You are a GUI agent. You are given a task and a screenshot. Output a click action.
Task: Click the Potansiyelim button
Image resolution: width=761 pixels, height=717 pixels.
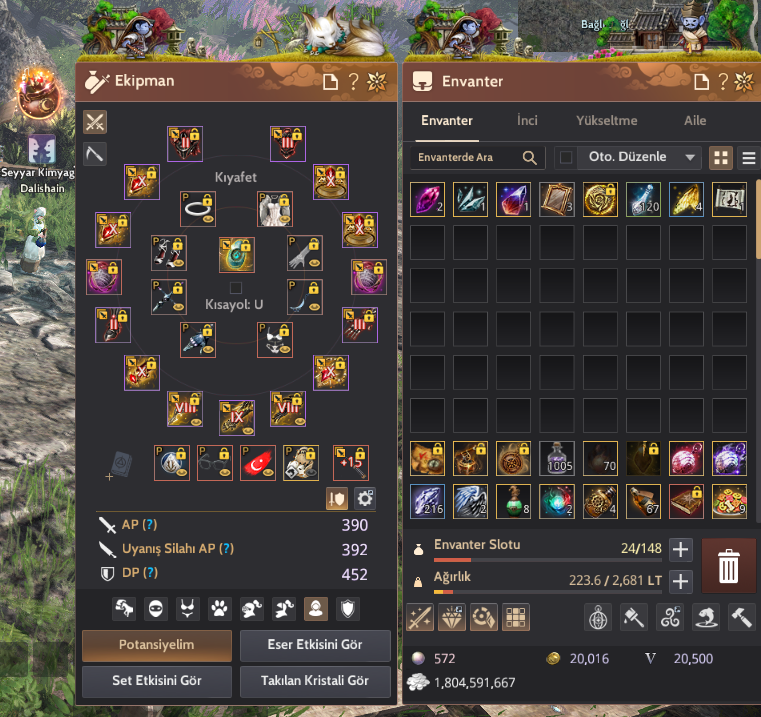pos(156,645)
